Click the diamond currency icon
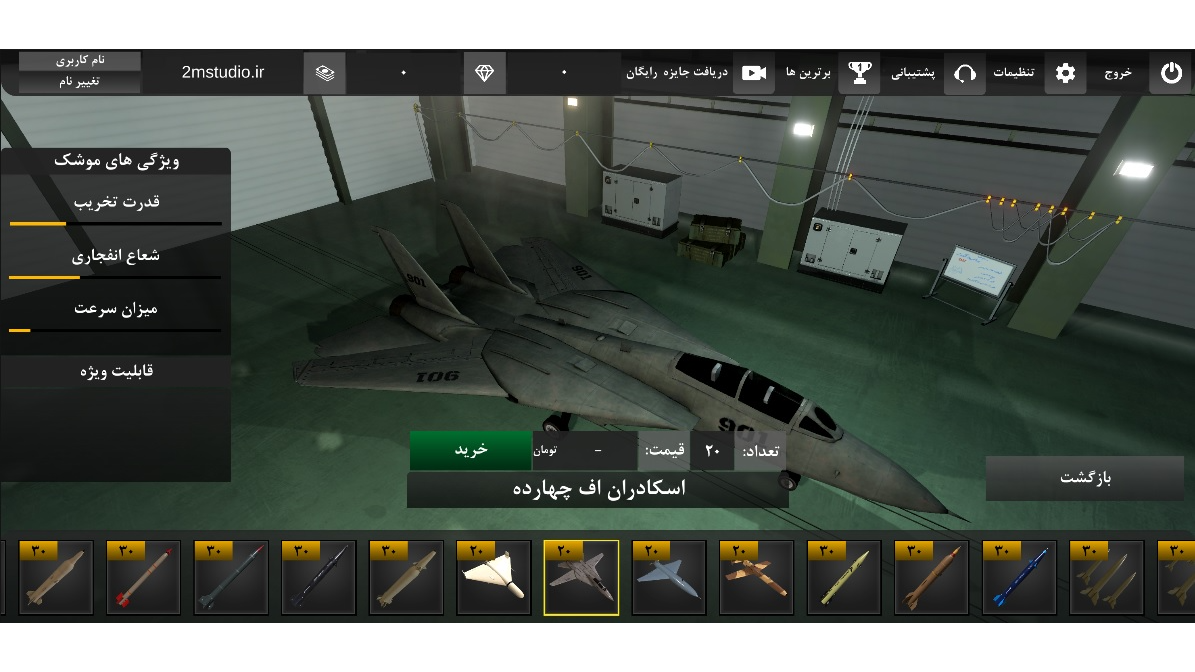Viewport: 1195px width, 672px height. [485, 73]
